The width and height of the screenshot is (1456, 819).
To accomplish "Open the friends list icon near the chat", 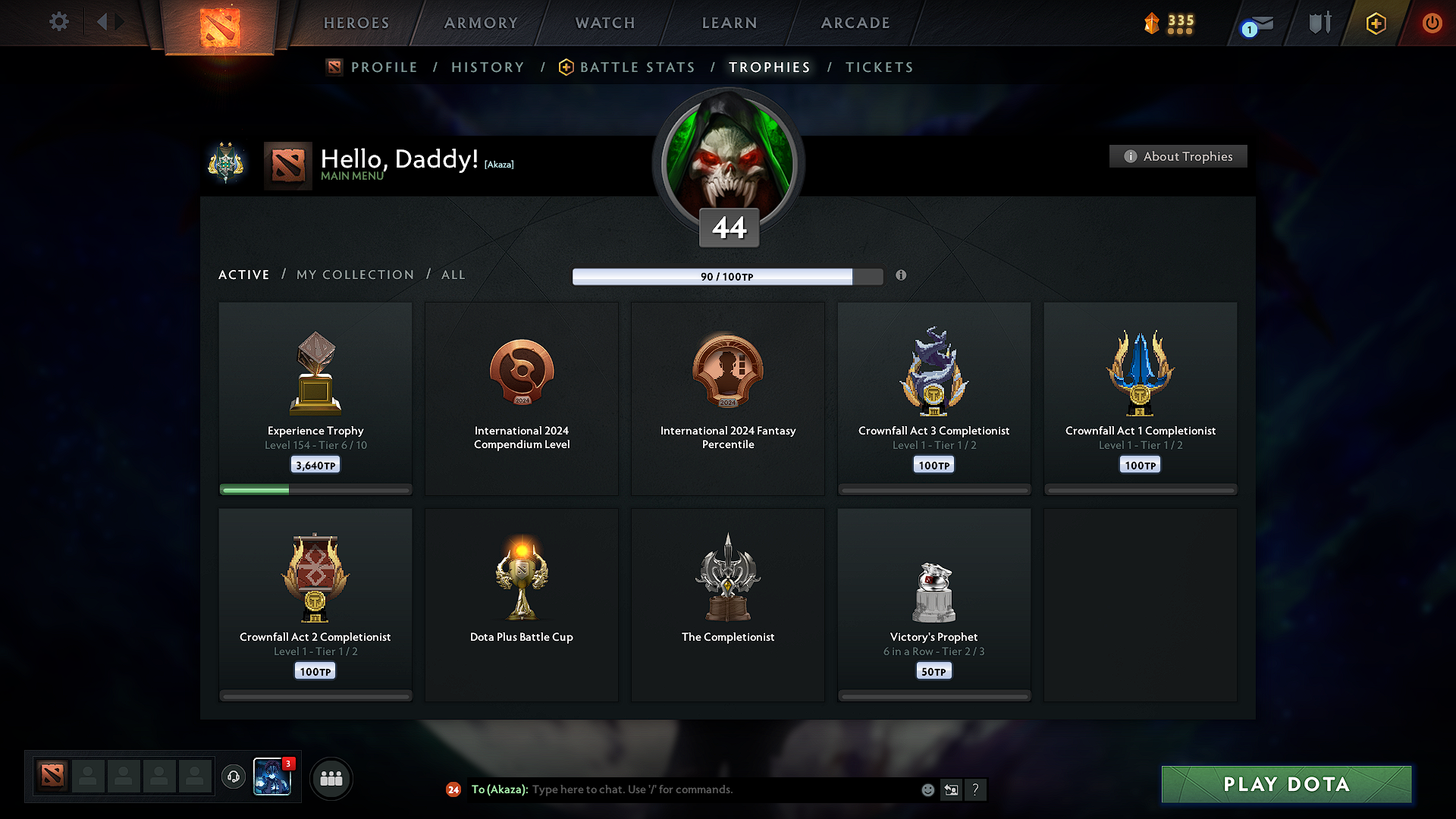I will [331, 777].
